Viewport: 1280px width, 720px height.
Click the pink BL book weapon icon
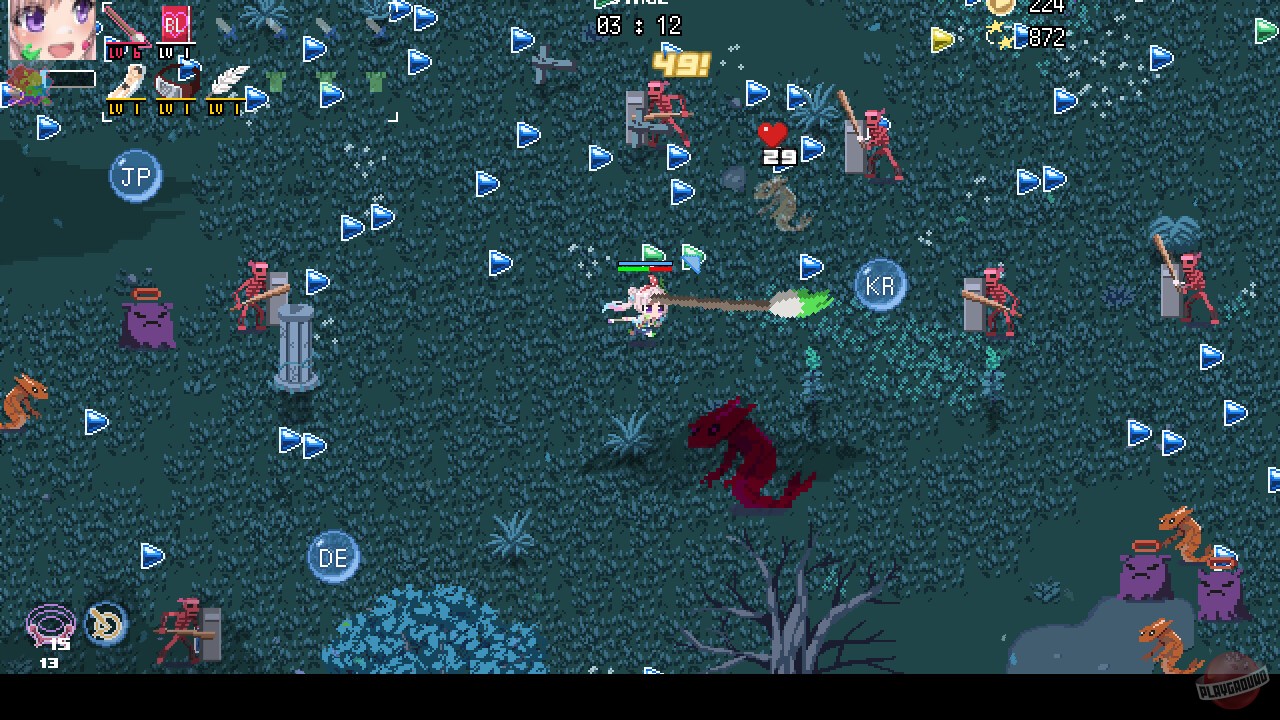pyautogui.click(x=177, y=24)
